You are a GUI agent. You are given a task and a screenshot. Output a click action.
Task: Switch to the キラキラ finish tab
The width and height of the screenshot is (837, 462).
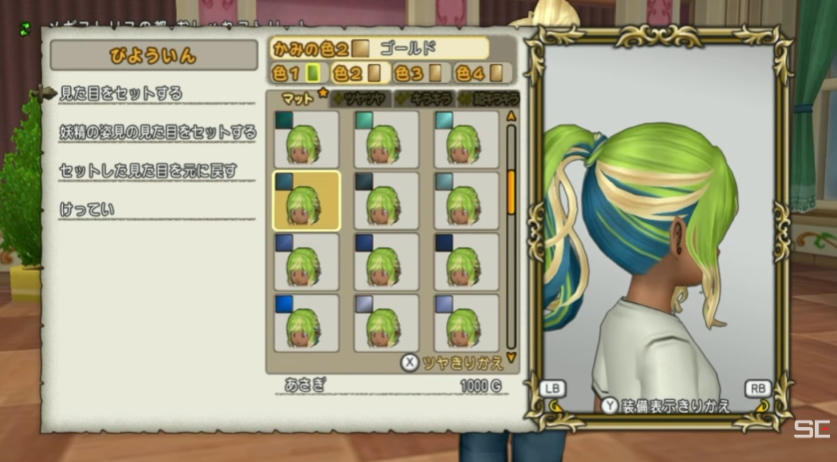click(x=425, y=98)
